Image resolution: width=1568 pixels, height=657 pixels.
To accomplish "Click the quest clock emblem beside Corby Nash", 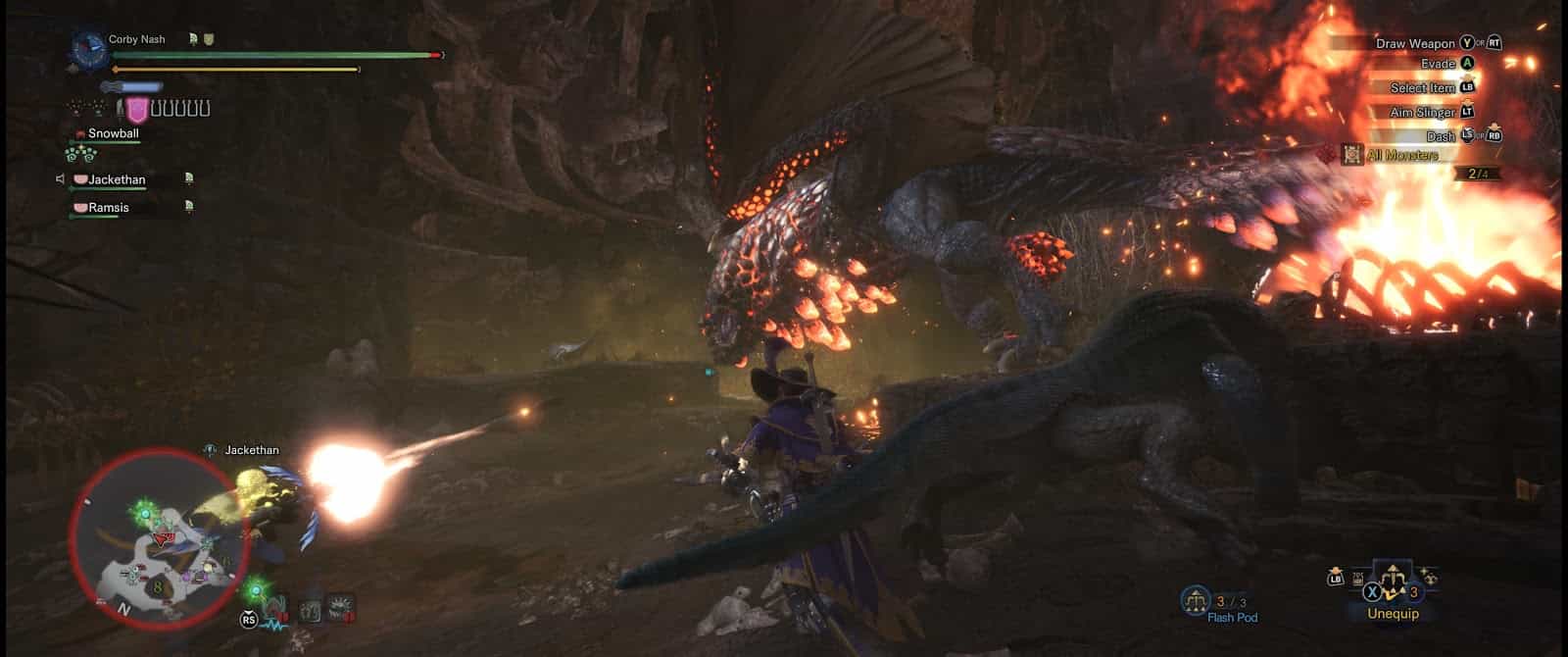I will pos(90,48).
